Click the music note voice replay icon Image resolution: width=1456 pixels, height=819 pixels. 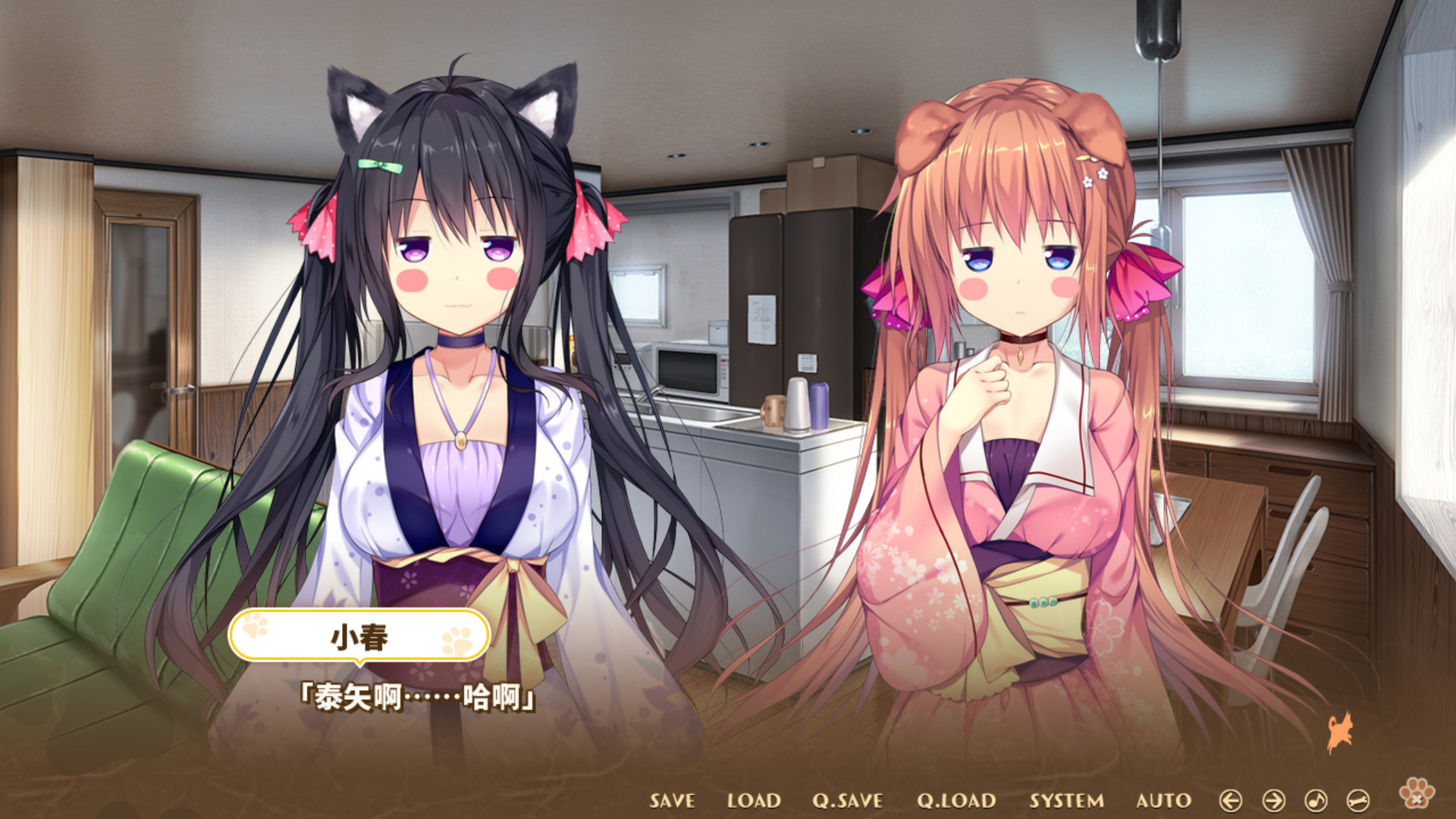click(1316, 800)
